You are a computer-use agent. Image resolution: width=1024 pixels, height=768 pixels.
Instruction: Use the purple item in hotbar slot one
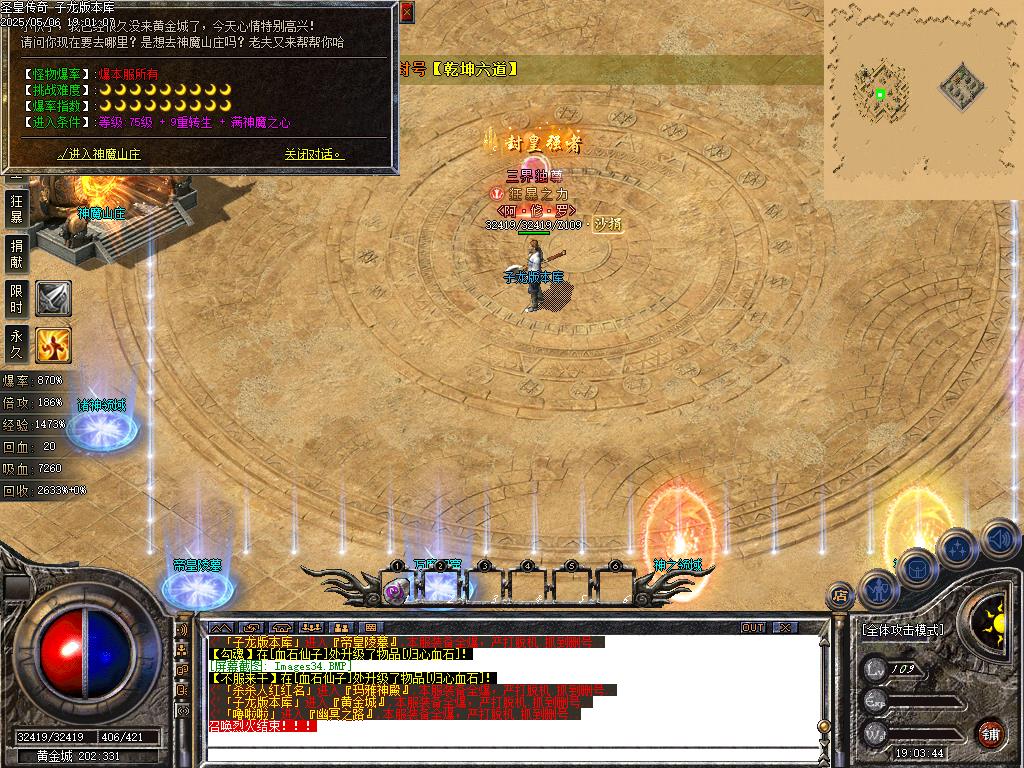395,590
